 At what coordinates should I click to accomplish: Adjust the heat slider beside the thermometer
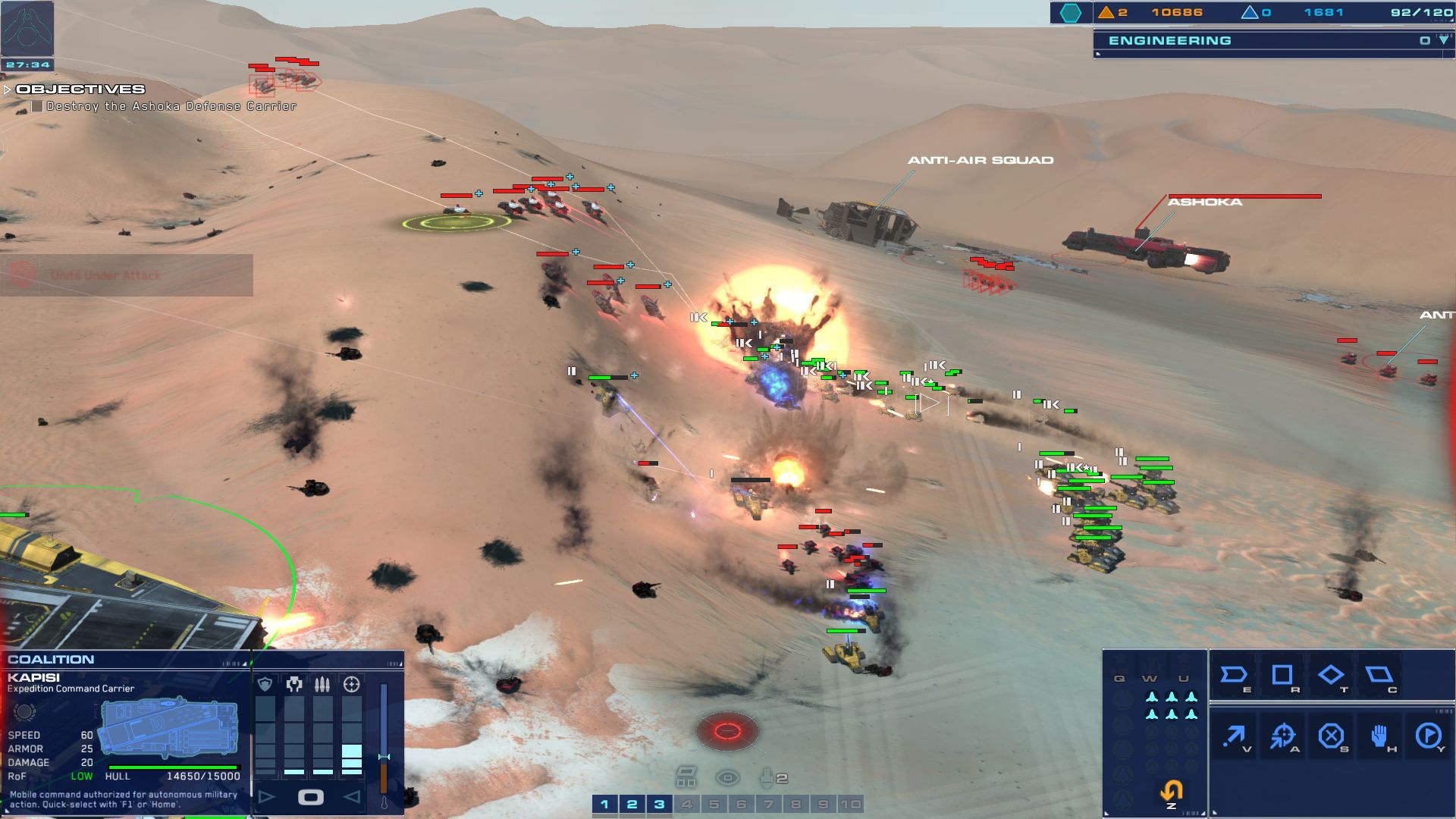384,757
